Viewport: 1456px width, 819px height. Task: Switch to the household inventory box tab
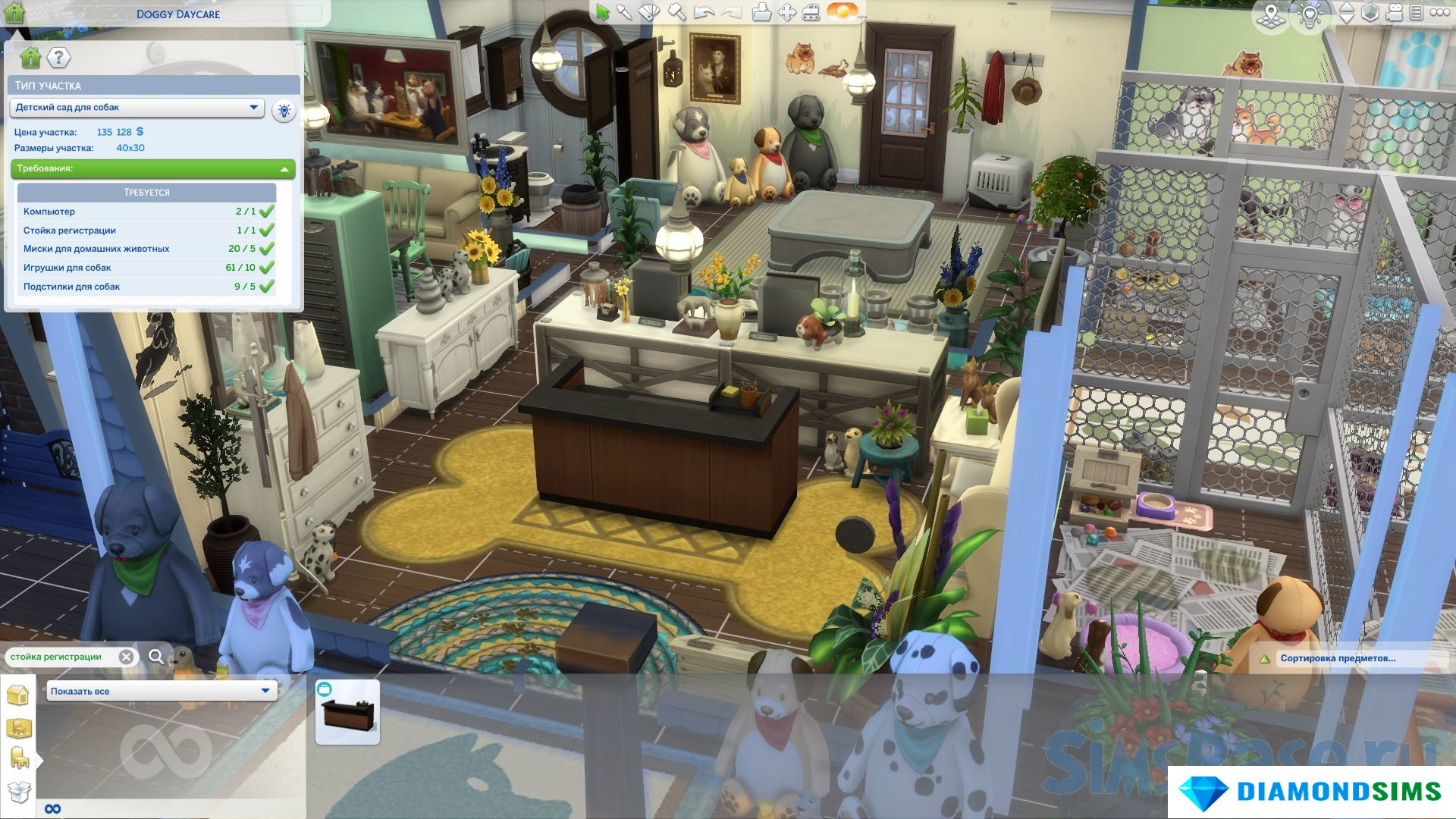click(x=18, y=792)
